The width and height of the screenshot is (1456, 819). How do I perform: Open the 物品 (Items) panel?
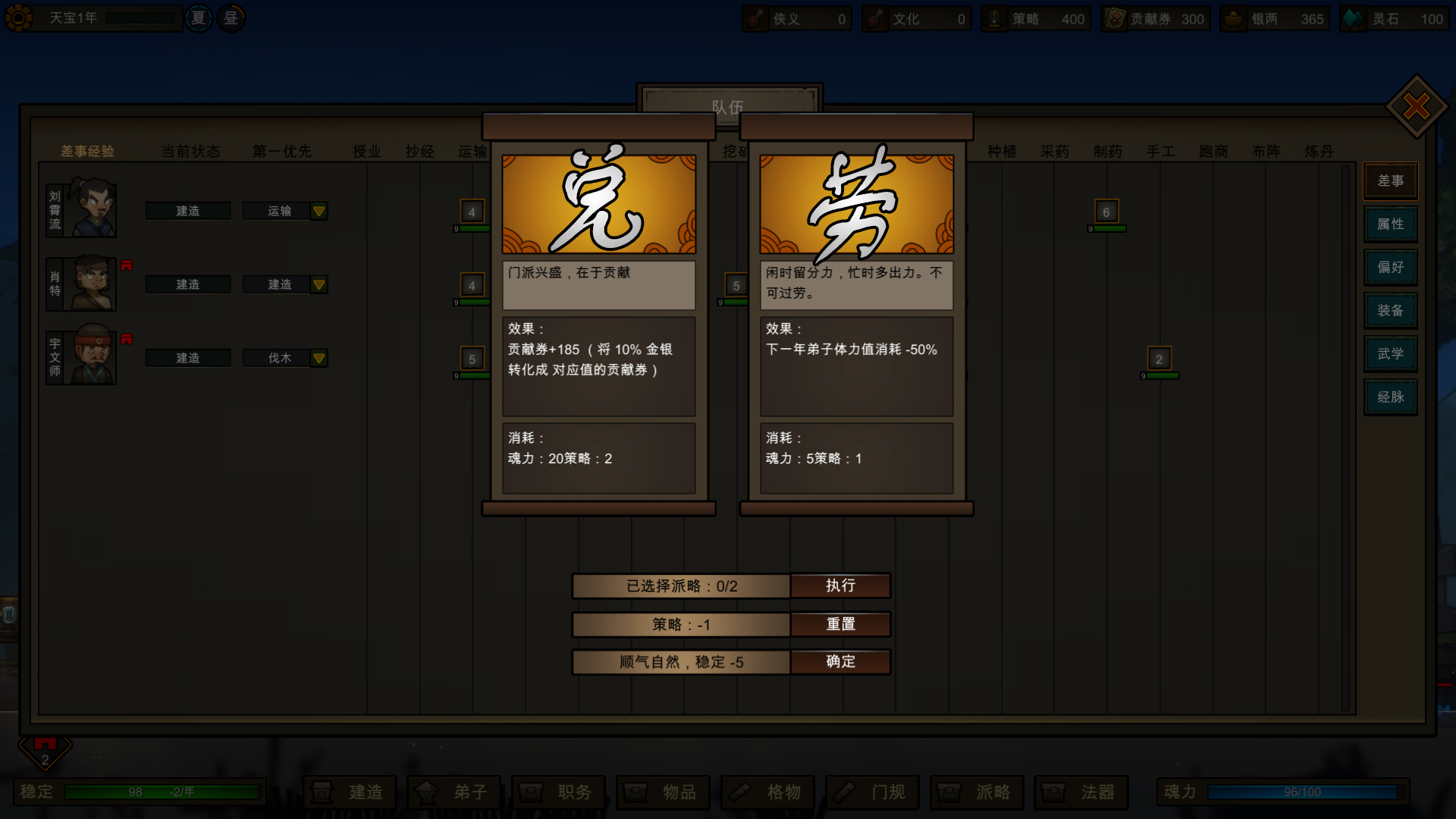(663, 792)
